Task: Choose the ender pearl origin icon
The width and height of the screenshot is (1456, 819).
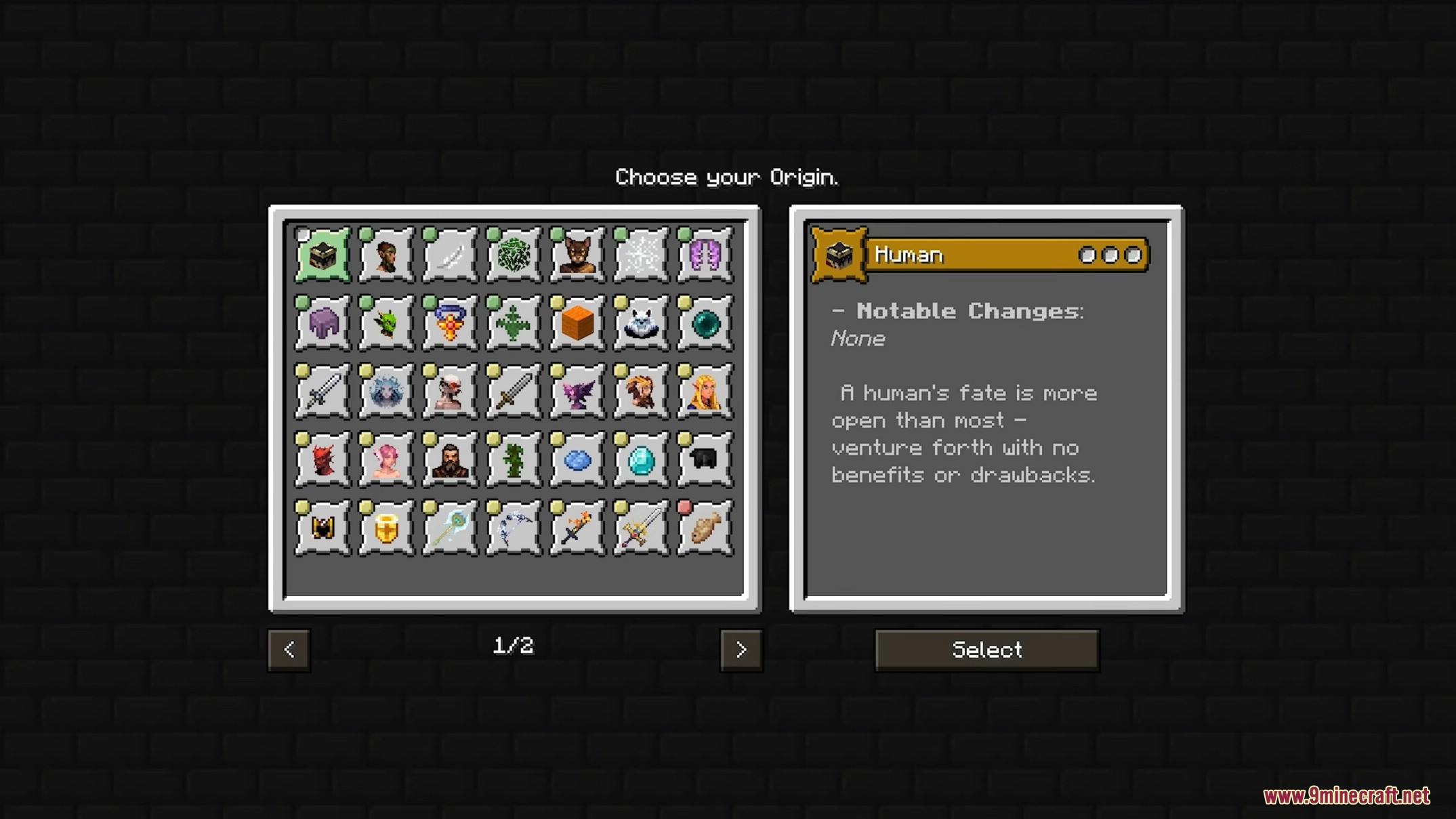Action: pos(705,323)
